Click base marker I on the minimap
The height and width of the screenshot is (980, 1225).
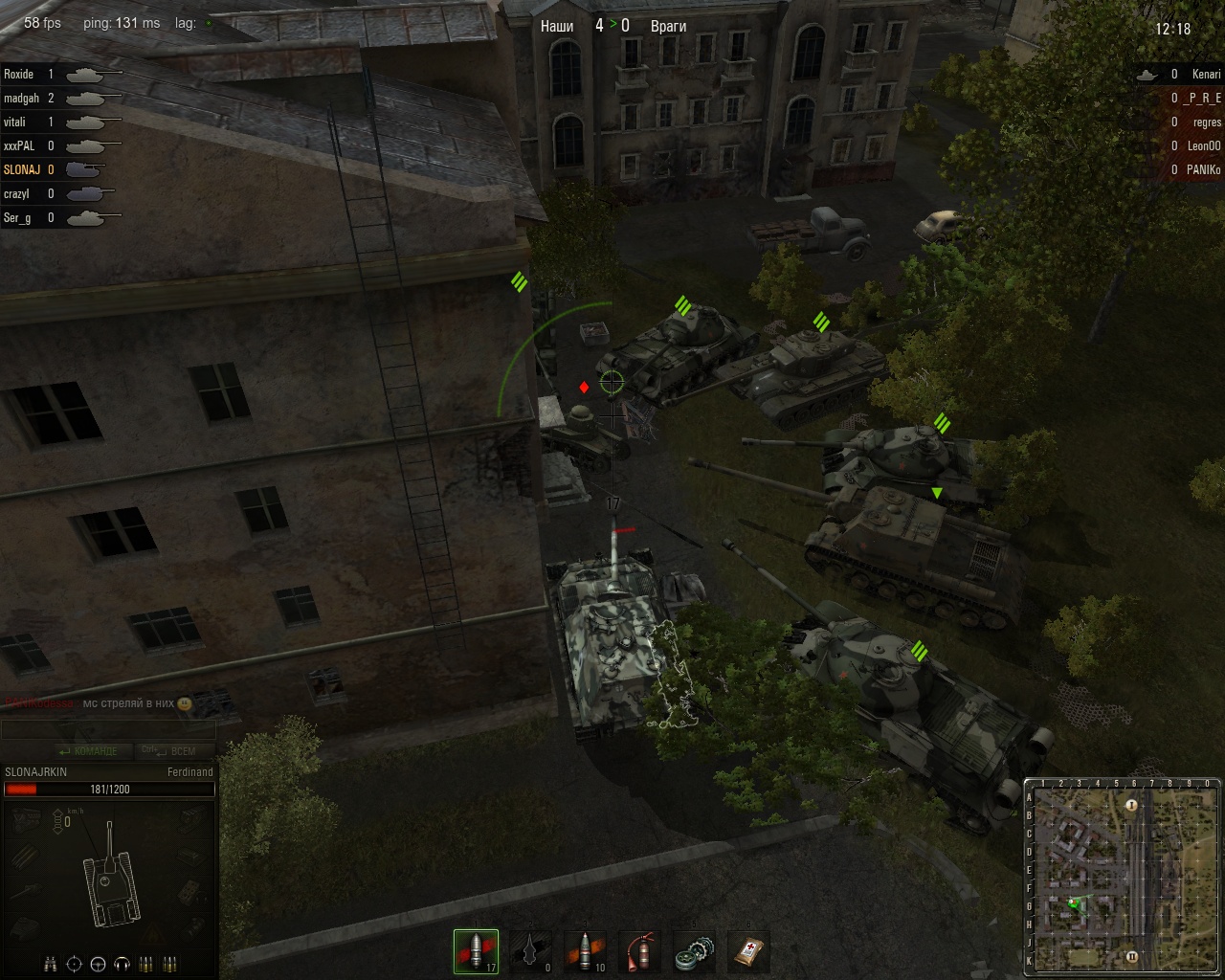1131,806
